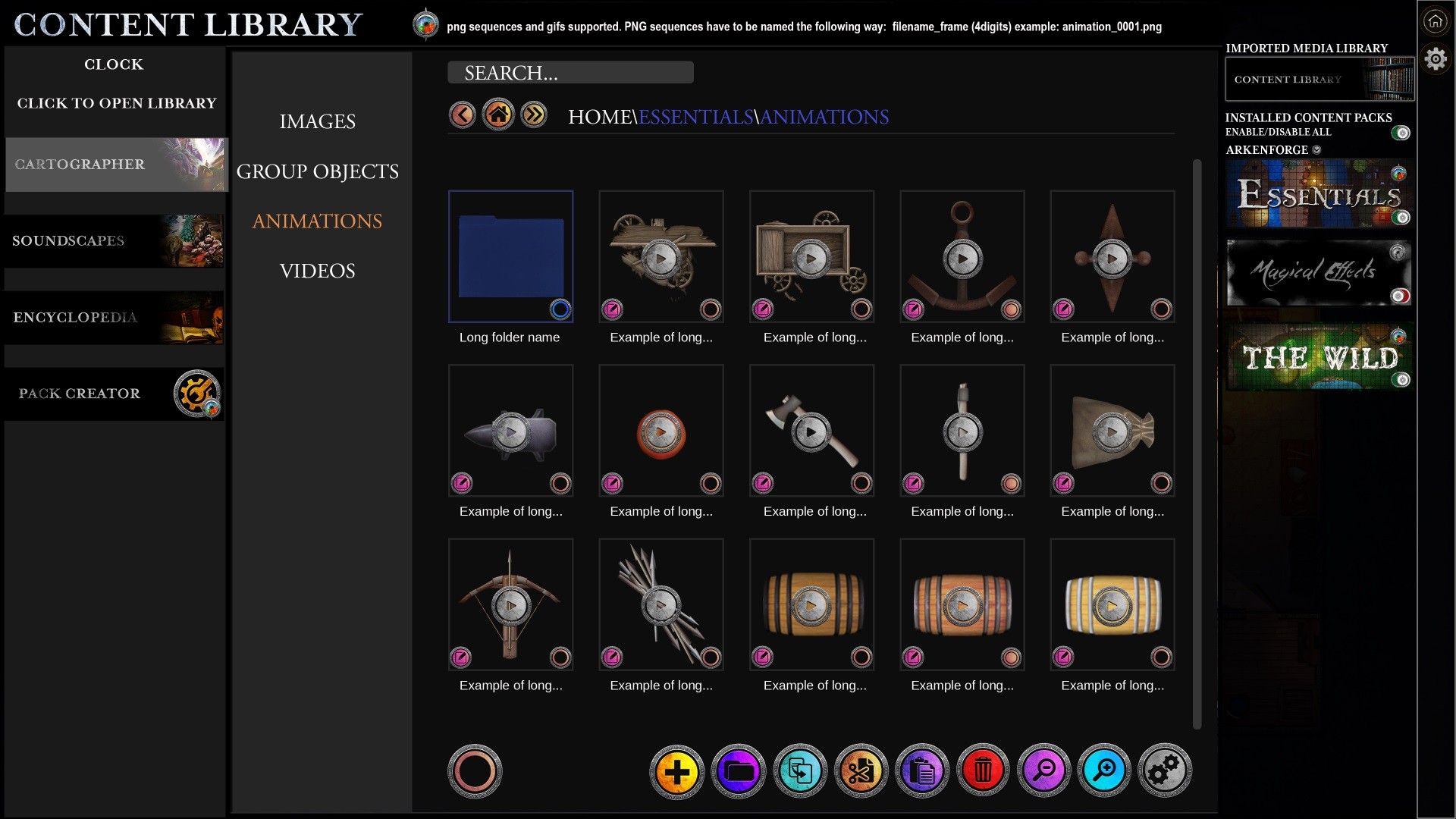Play the anchor animation thumbnail
Screen dimensions: 1456x819
click(962, 259)
